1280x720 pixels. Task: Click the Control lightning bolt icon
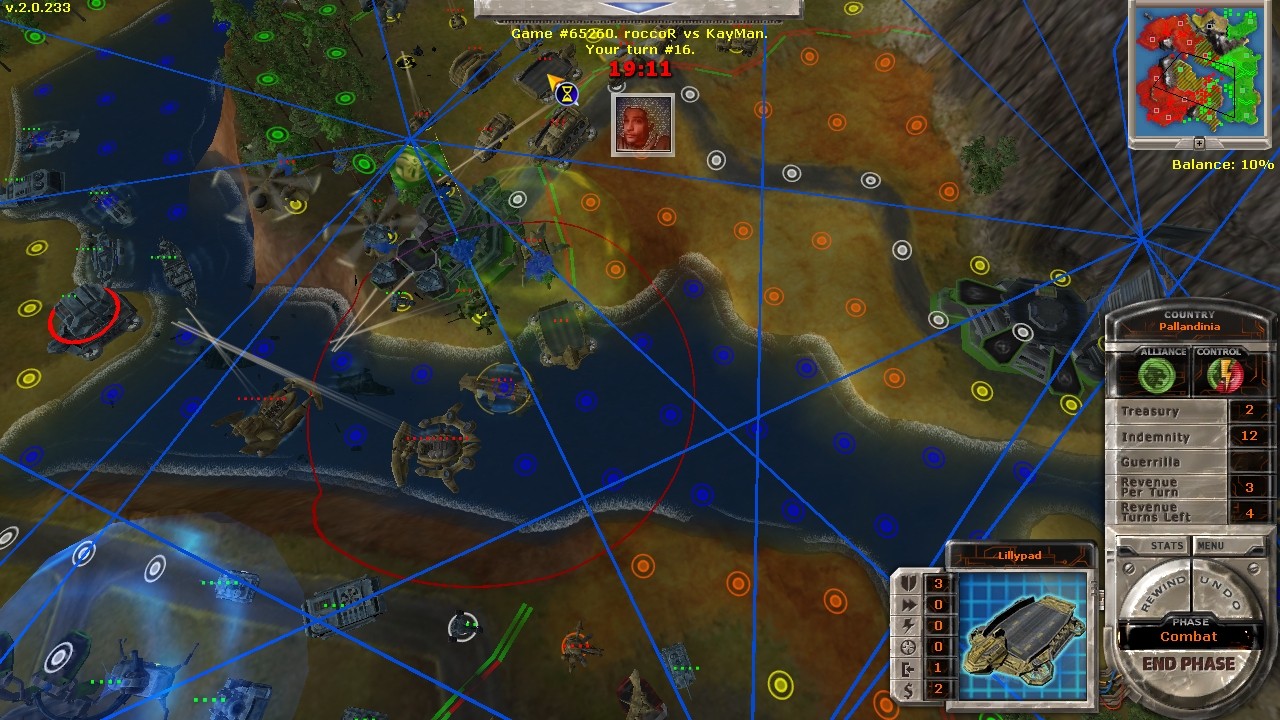click(1220, 375)
